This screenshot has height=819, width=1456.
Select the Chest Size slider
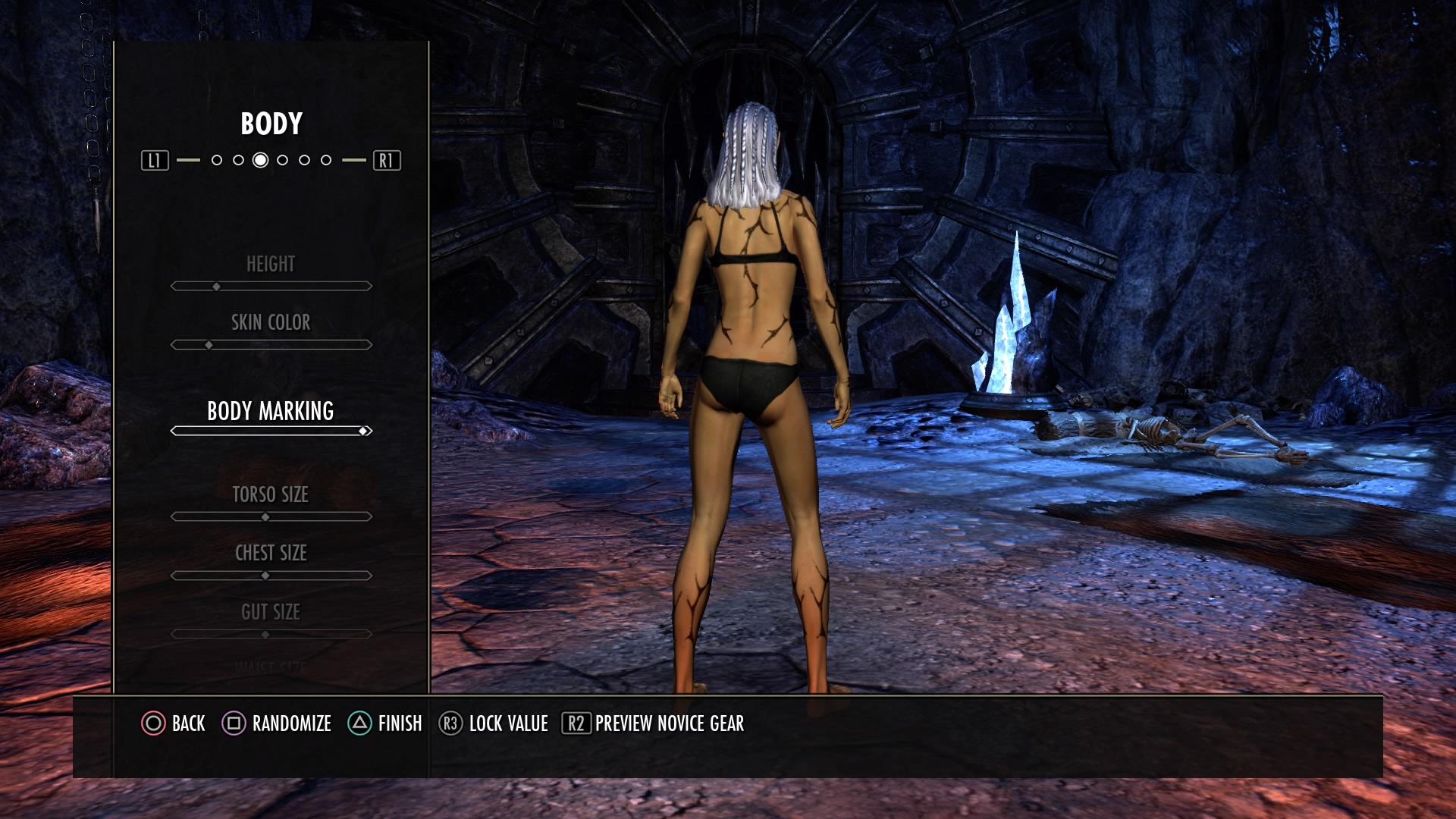(271, 576)
